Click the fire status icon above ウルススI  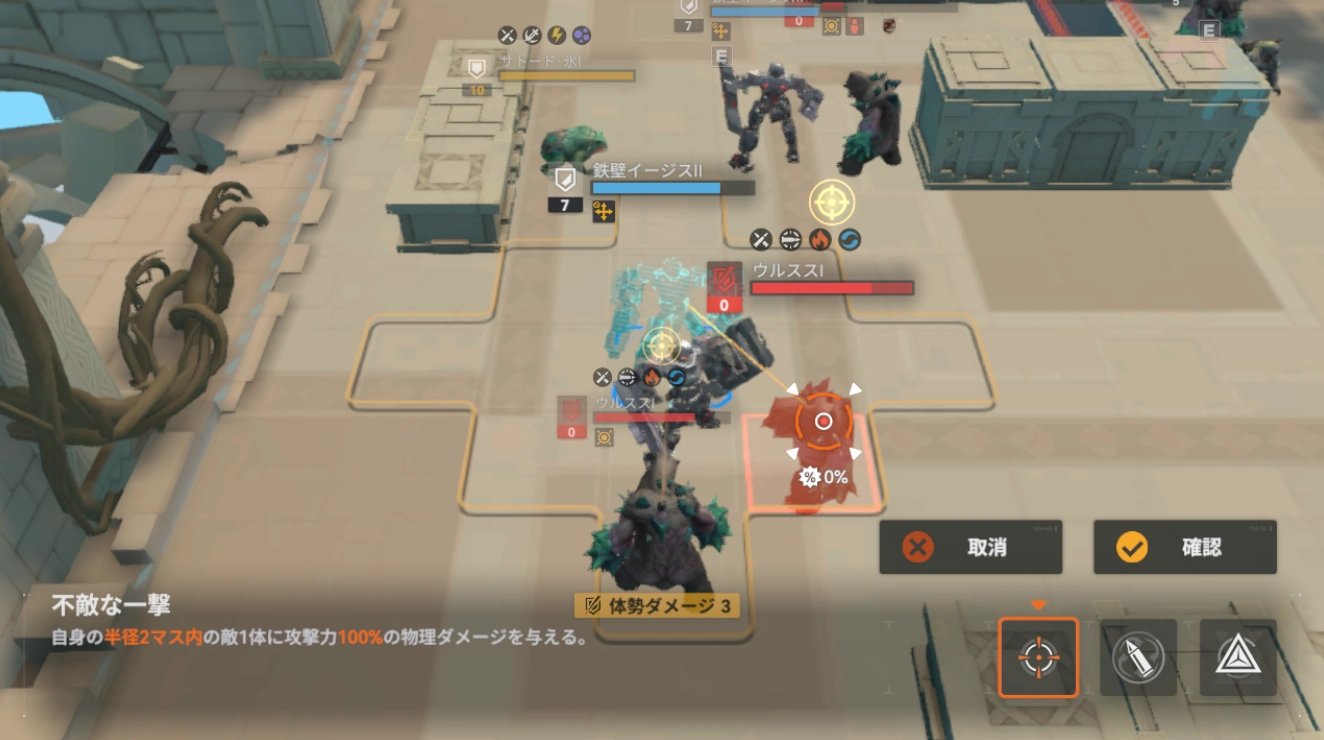[820, 240]
